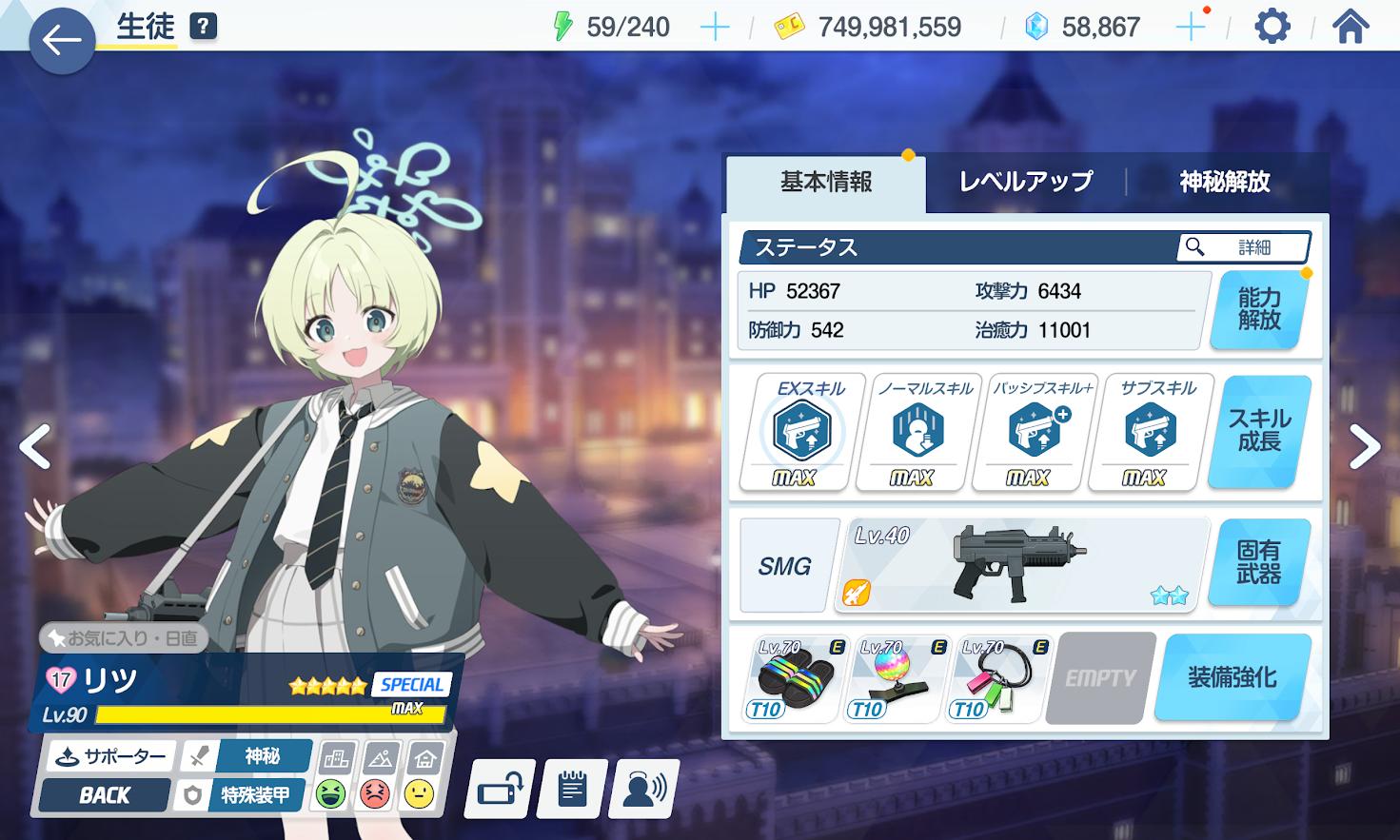This screenshot has height=840, width=1400.
Task: Switch to the レベルアップ tab
Action: (x=1025, y=182)
